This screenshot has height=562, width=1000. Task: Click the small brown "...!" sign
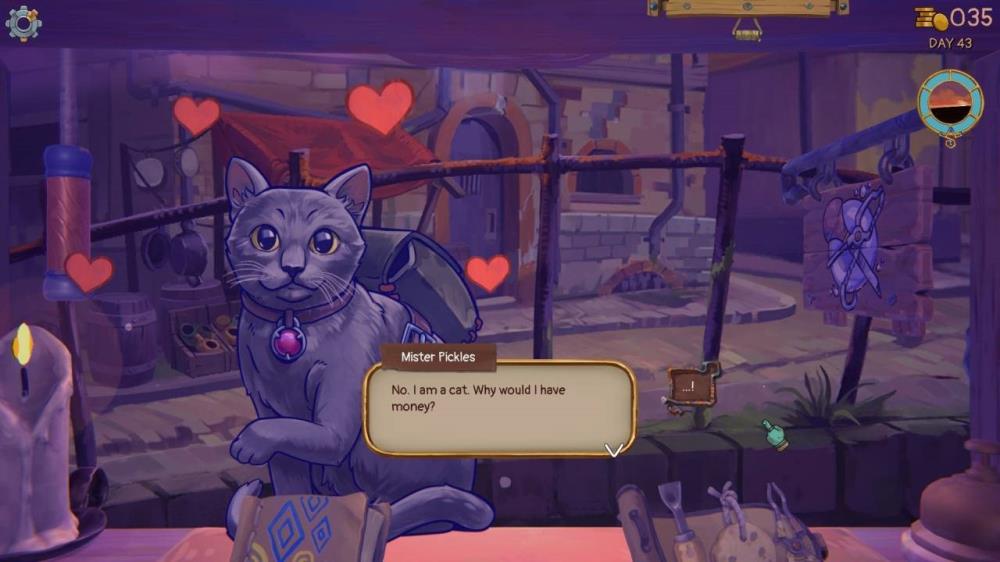tap(691, 385)
